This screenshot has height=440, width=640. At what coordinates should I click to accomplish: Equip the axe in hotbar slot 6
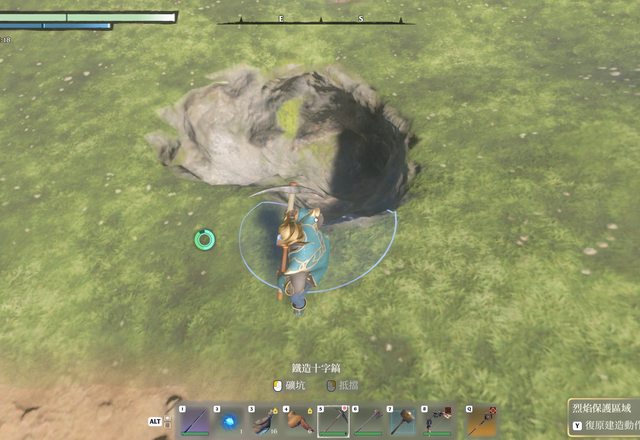tap(367, 421)
